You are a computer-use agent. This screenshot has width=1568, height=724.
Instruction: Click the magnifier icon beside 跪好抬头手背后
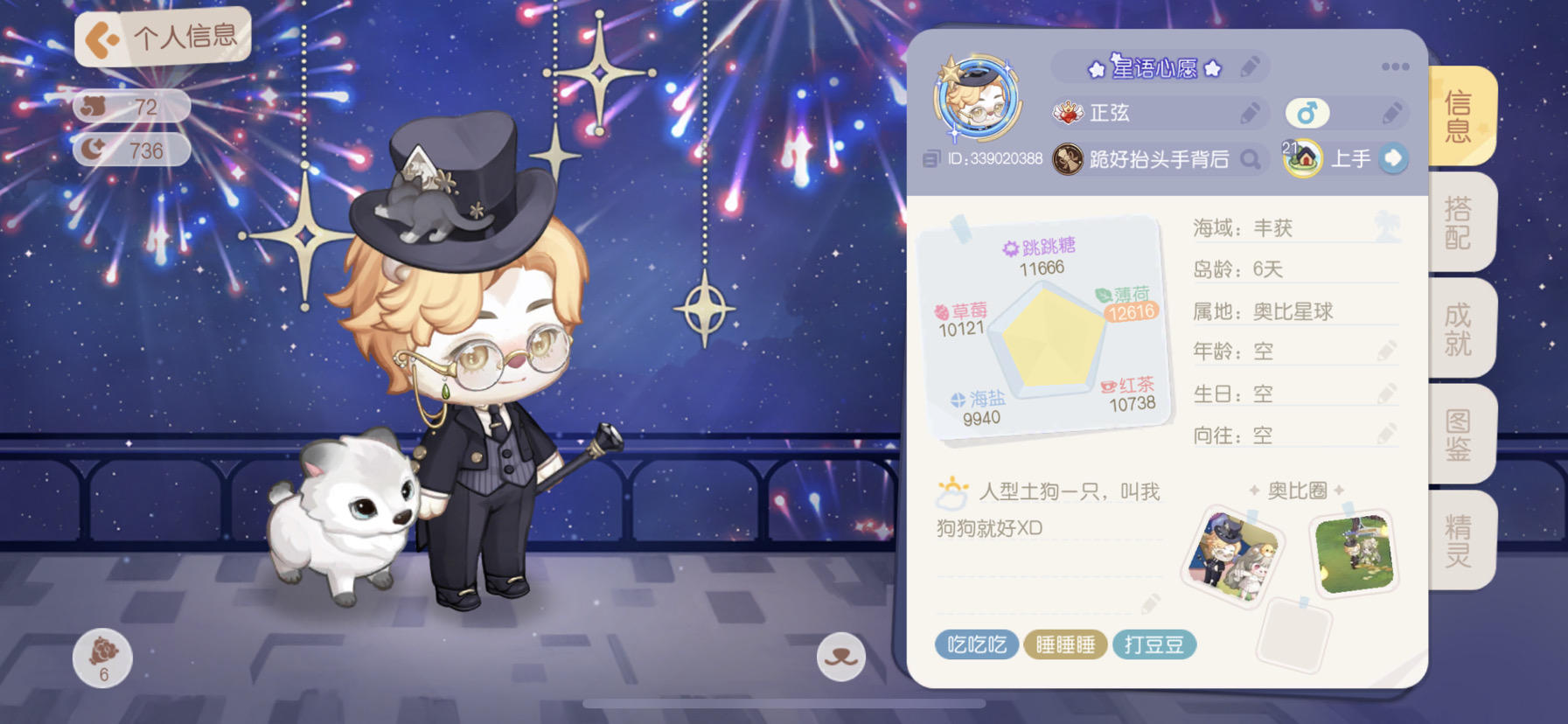[x=1254, y=160]
